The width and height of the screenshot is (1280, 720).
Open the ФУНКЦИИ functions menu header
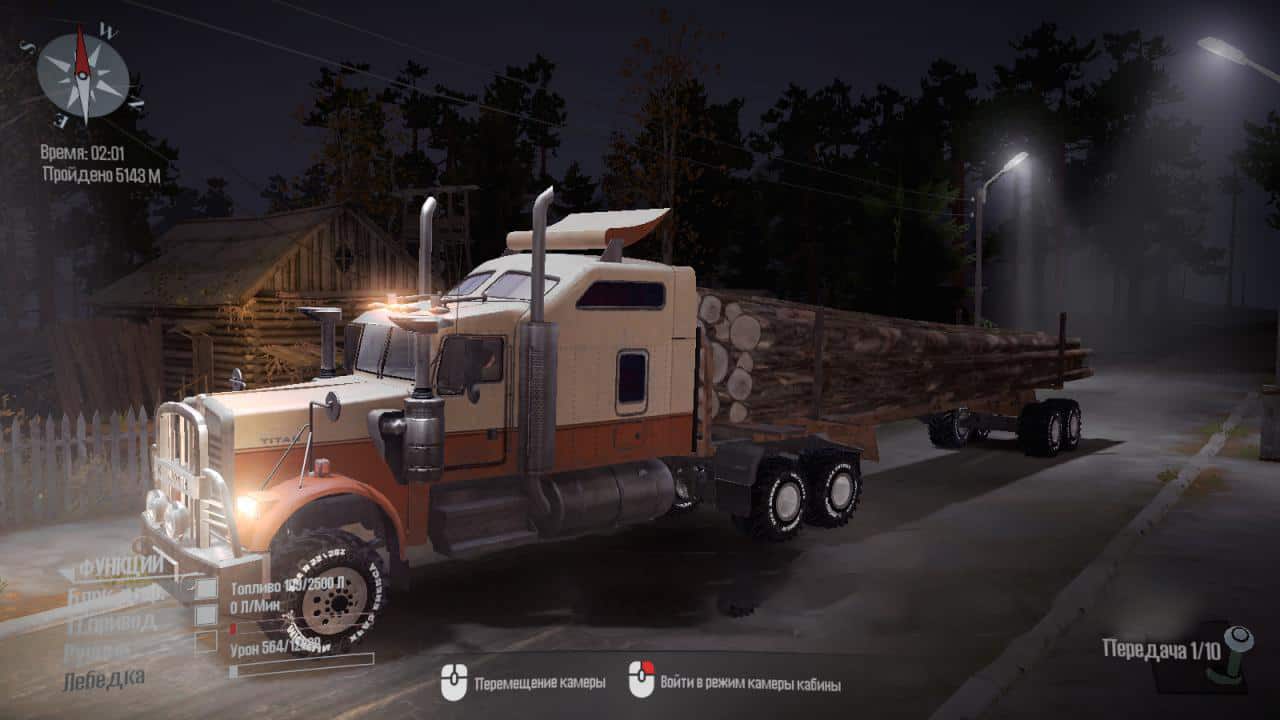(121, 567)
